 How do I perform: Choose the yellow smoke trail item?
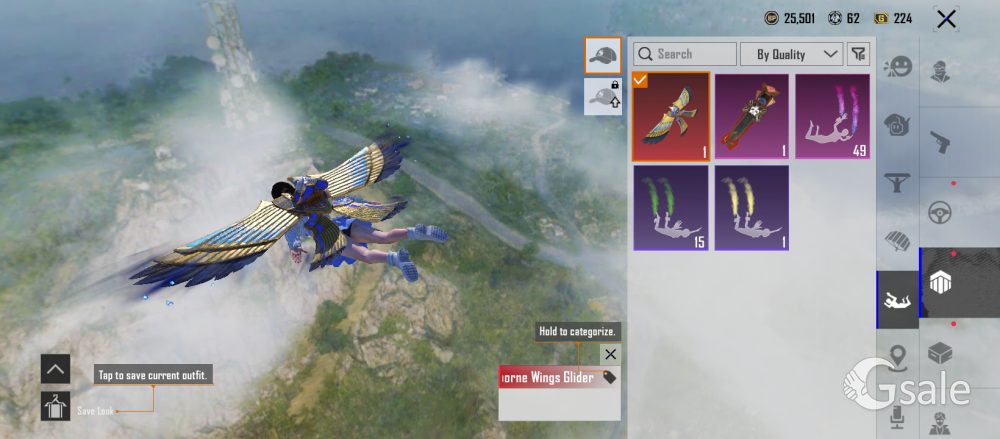[x=751, y=208]
